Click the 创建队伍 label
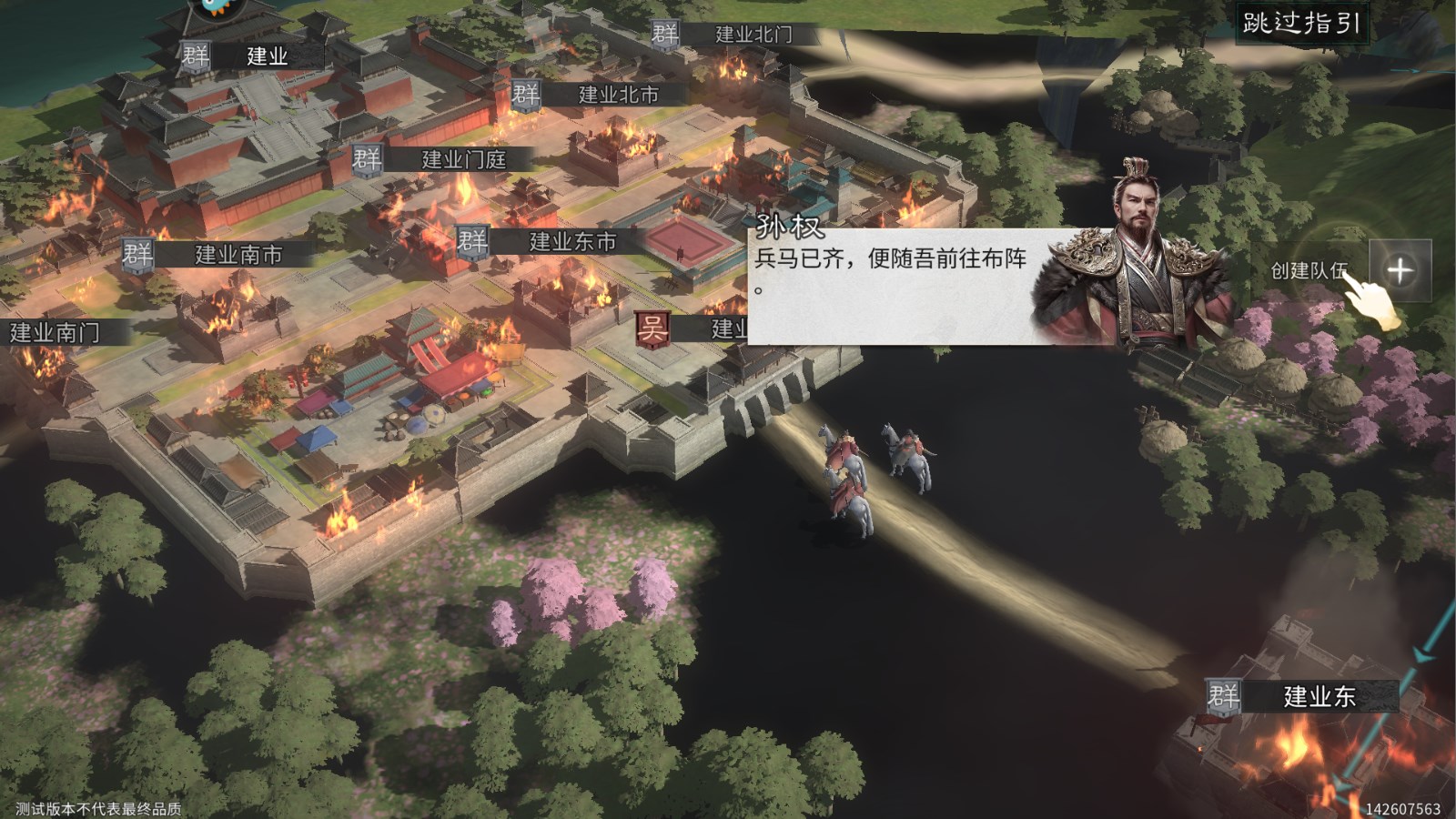Screen dimensions: 1456x819 1310,271
